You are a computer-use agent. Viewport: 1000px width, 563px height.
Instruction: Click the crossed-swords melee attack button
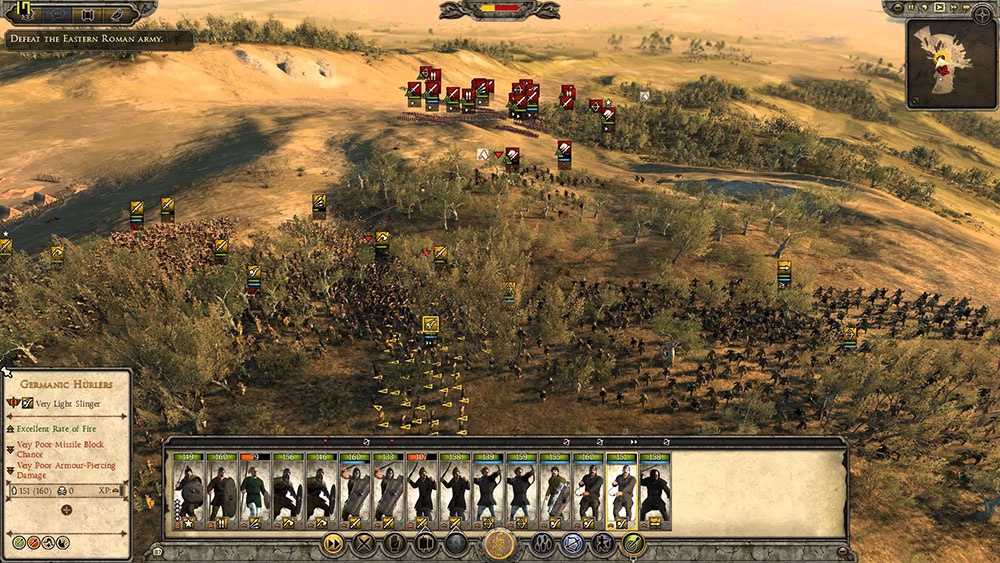click(x=365, y=544)
